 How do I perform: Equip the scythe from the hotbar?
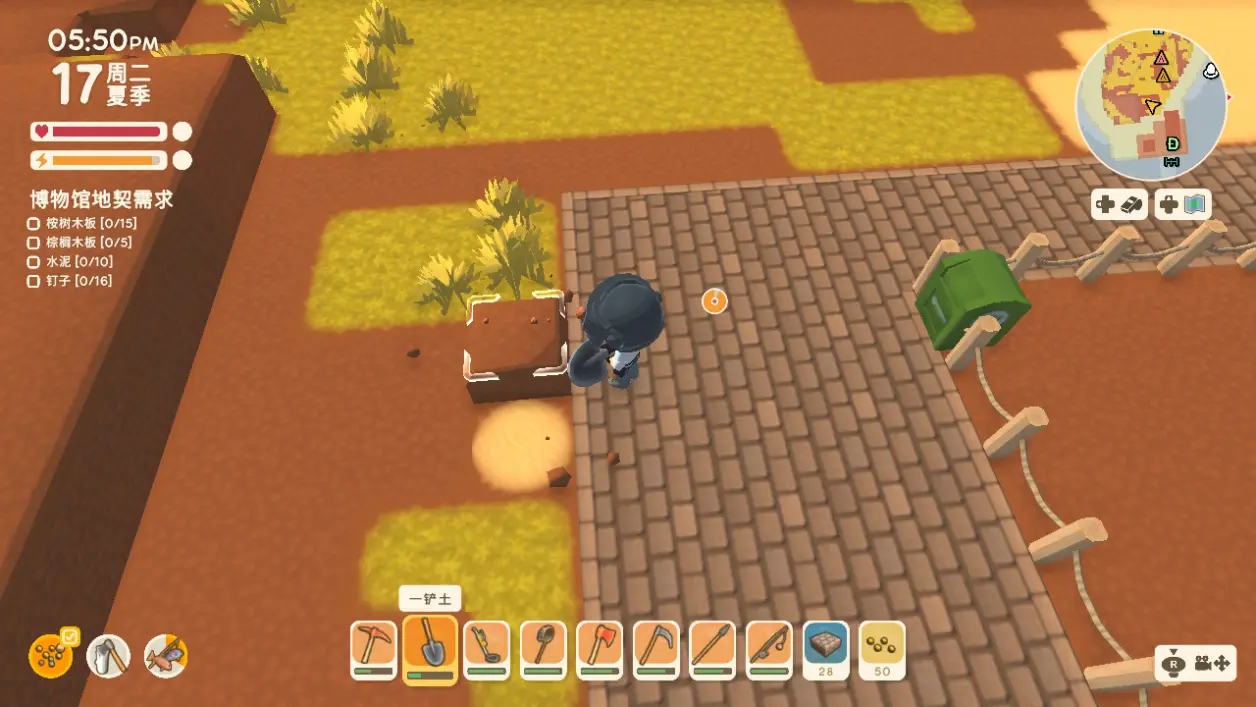(655, 648)
